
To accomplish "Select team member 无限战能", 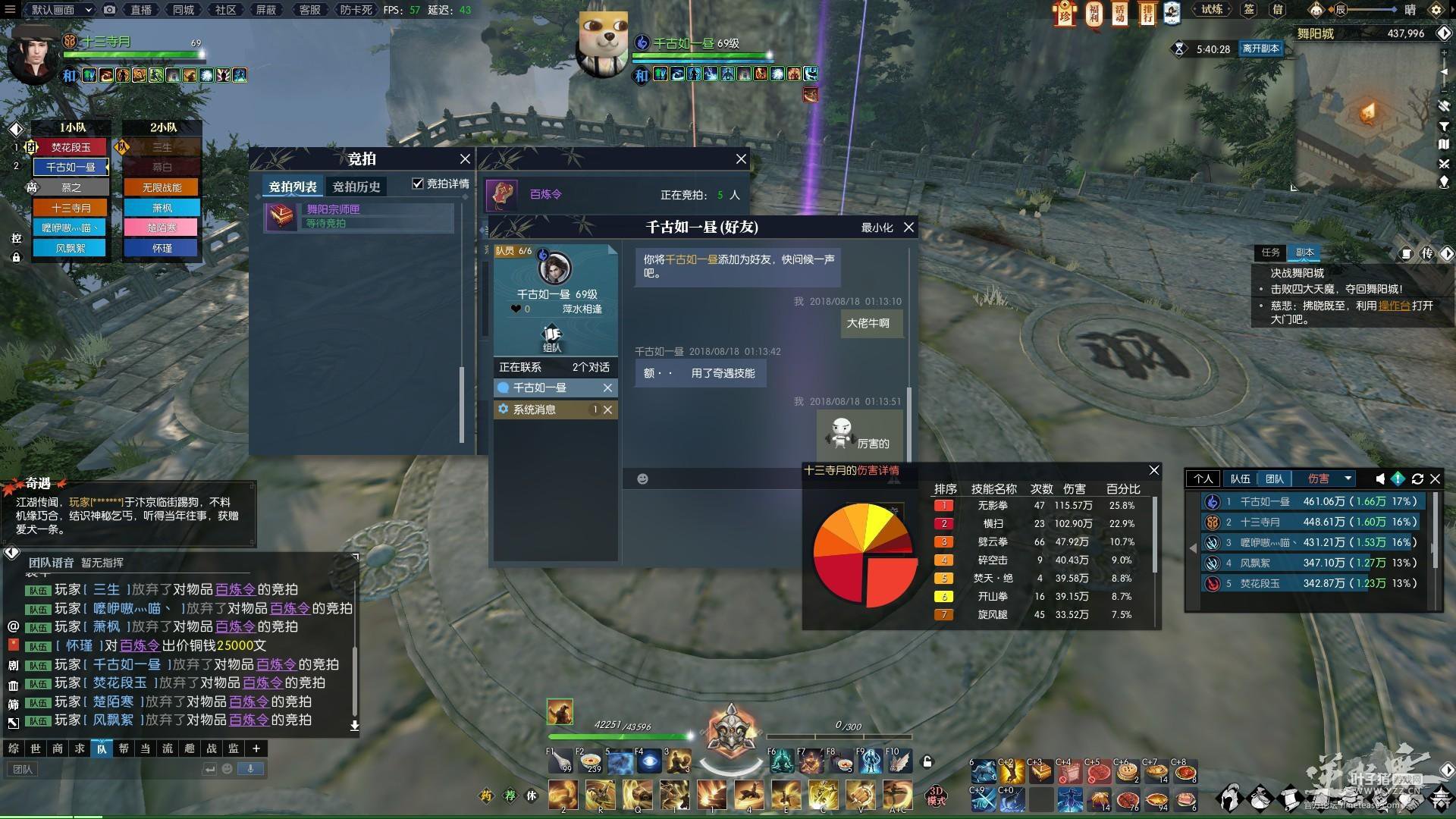I will [162, 187].
